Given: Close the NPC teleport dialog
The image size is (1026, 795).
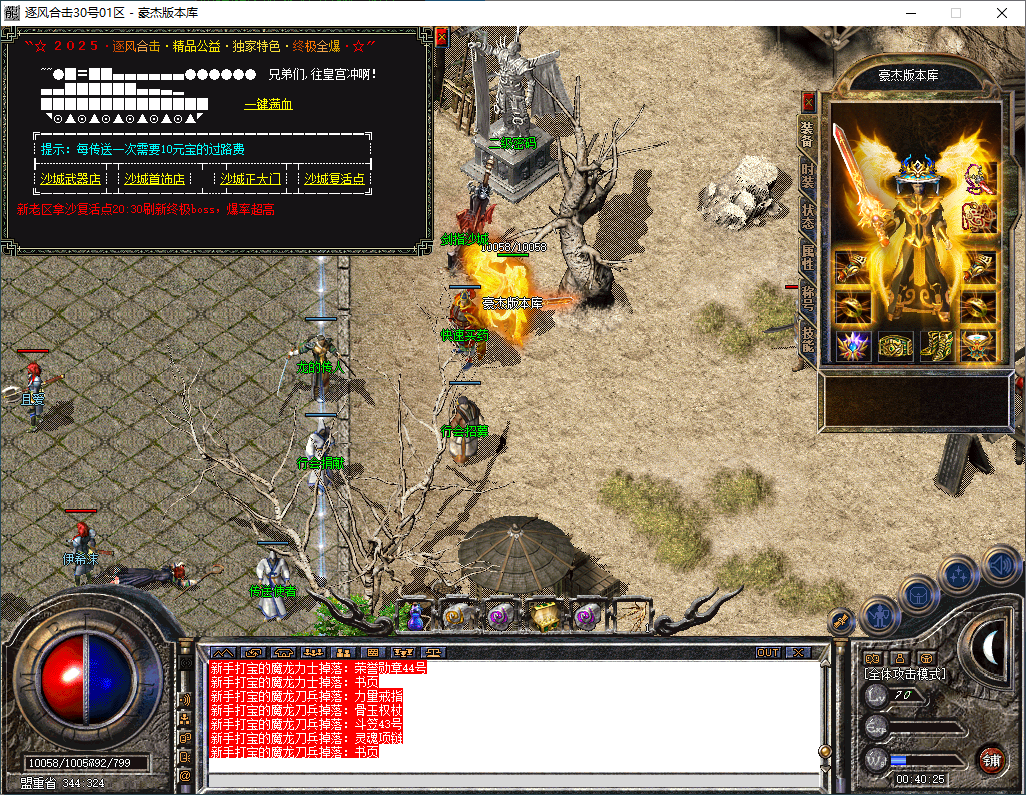Looking at the screenshot, I should tap(441, 36).
